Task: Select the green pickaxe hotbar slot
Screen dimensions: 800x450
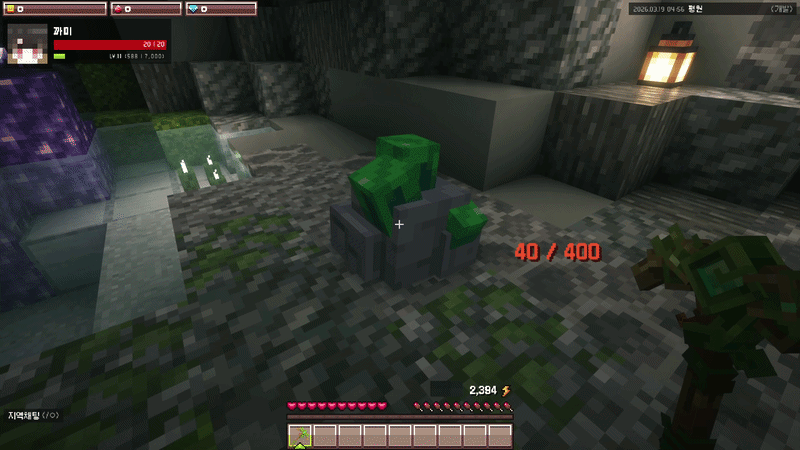Action: coord(300,435)
